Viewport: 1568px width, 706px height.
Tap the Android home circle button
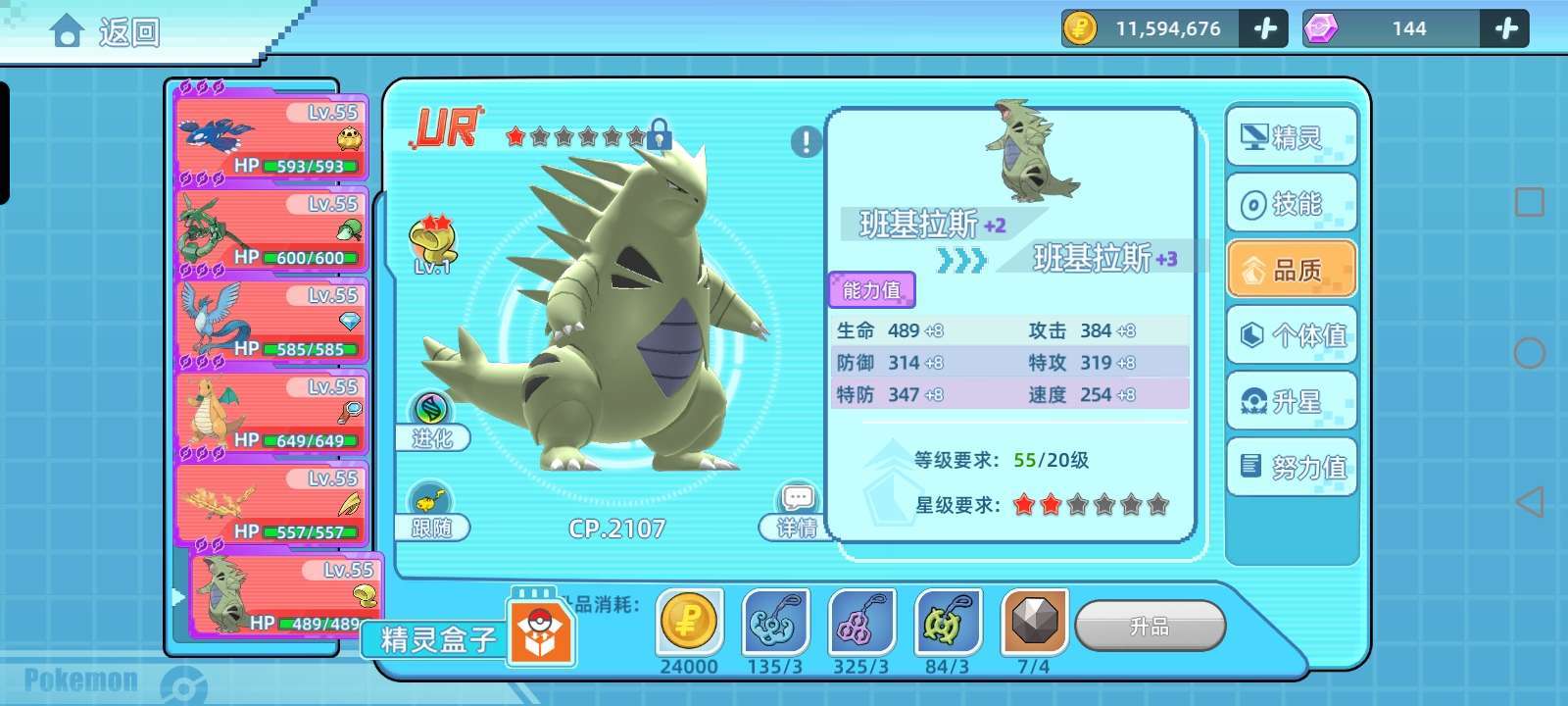tap(1529, 353)
